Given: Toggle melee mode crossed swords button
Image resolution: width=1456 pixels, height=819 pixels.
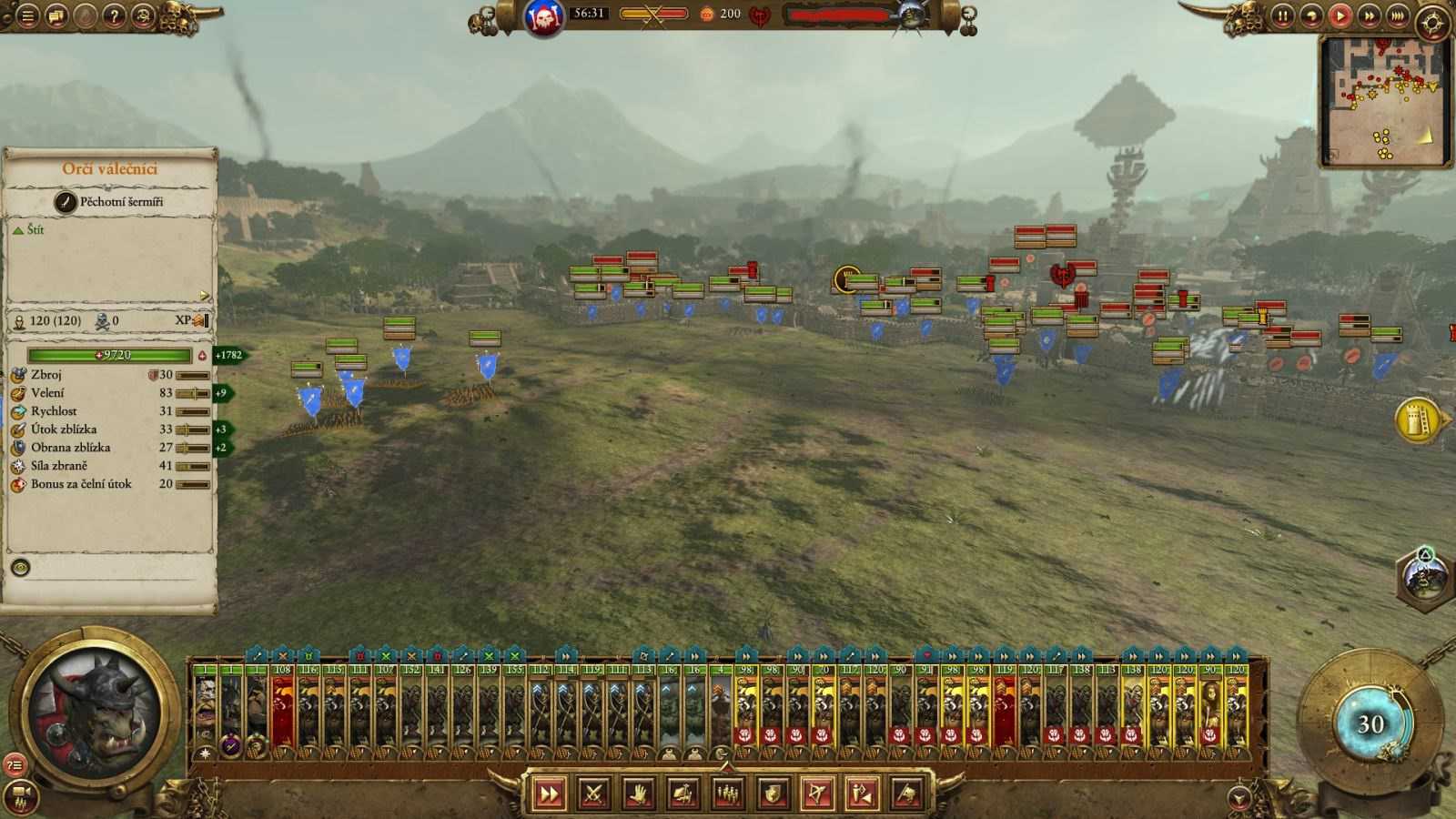Looking at the screenshot, I should 594,794.
